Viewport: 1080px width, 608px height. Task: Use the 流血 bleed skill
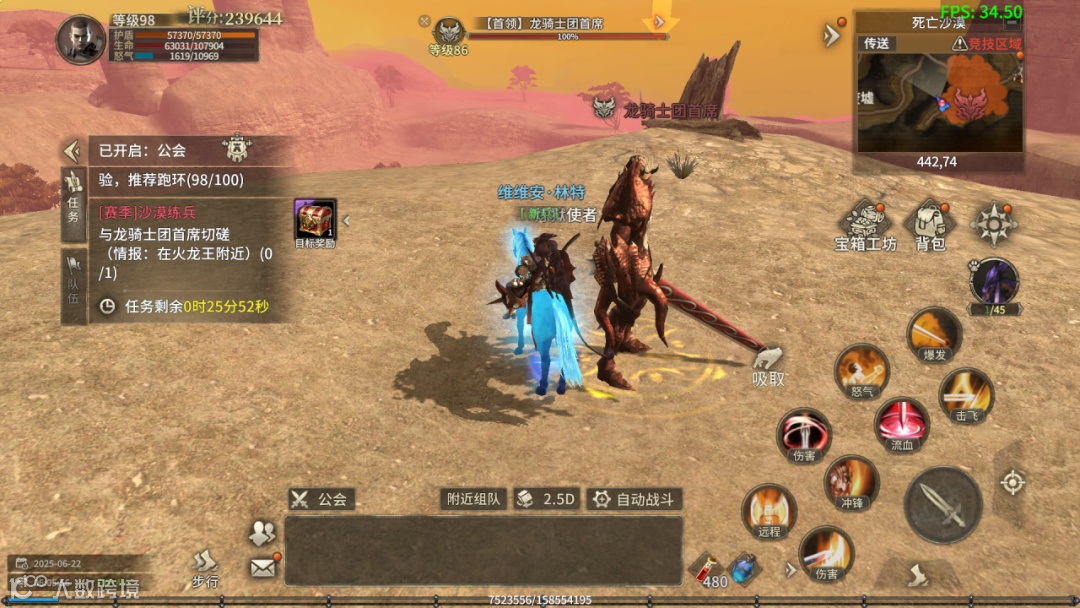(901, 424)
